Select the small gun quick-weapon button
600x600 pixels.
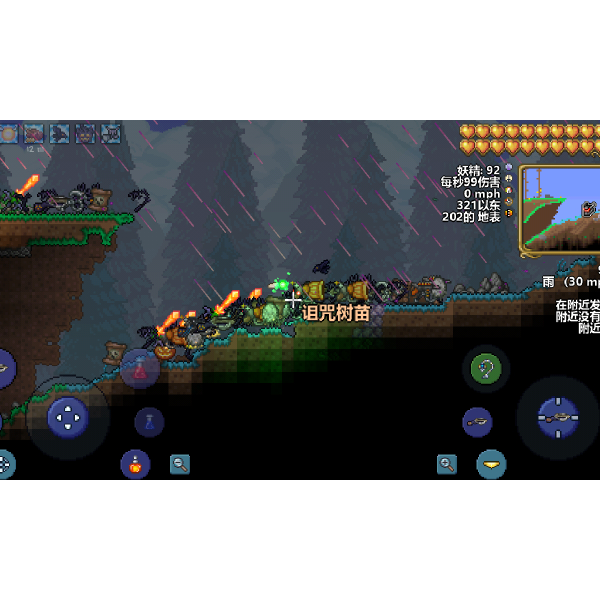point(477,422)
